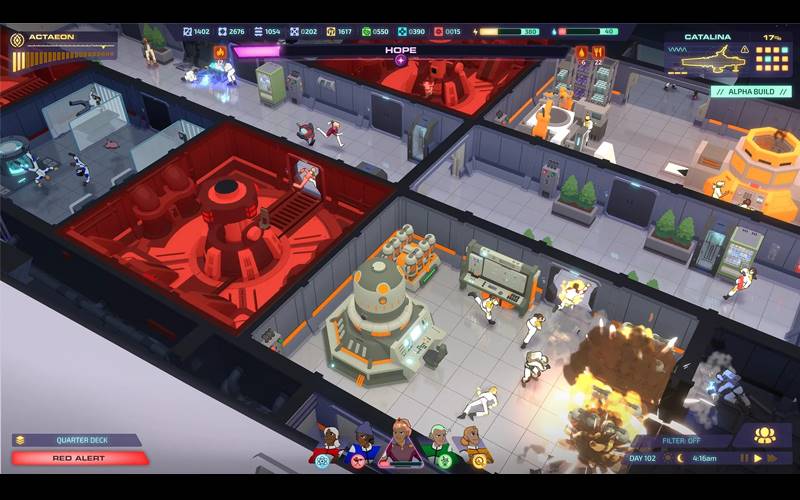Open the crew roster icon
The height and width of the screenshot is (500, 800).
764,435
